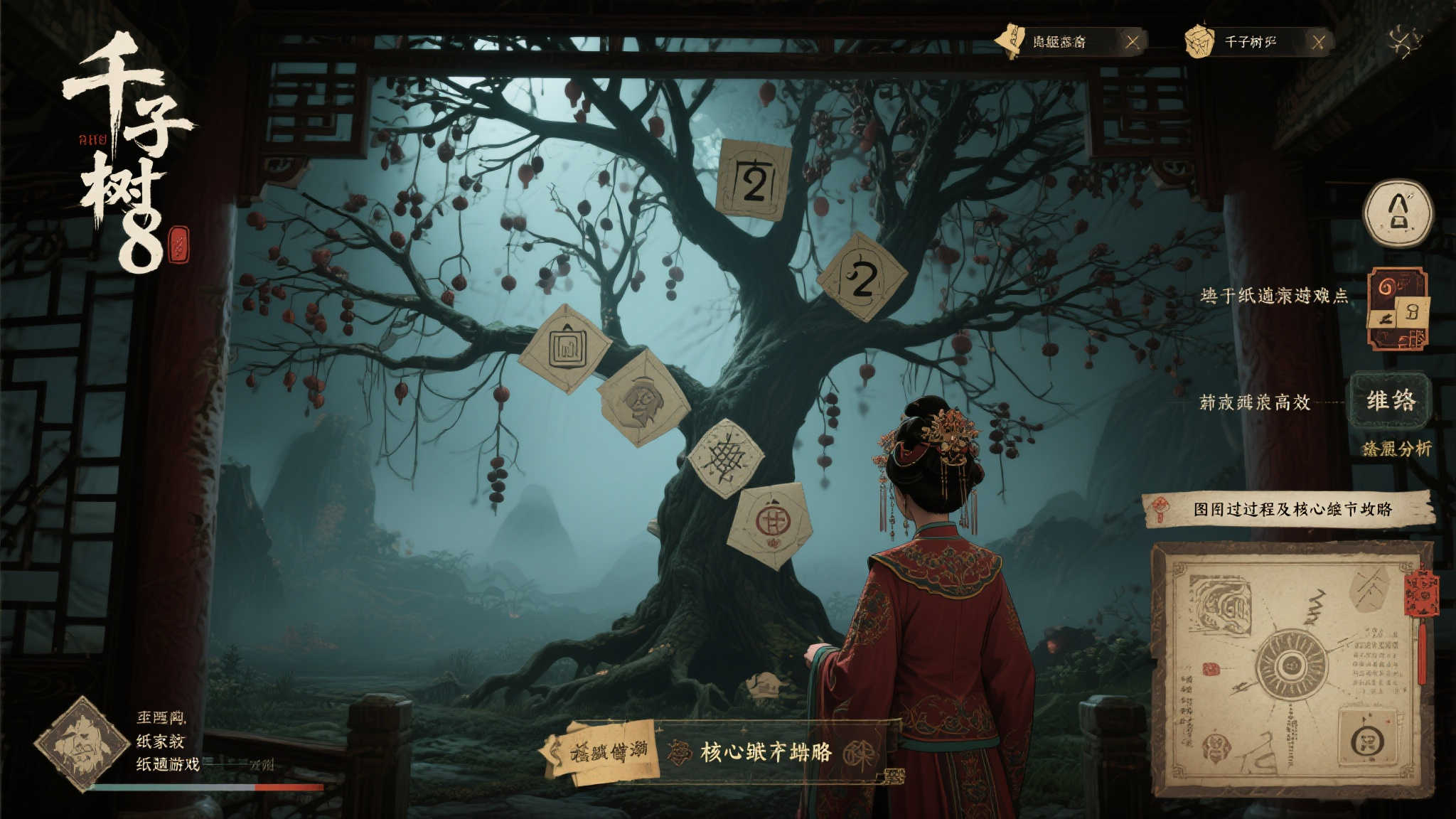The image size is (1456, 819).
Task: Dismiss the 千子树 notification with its X
Action: click(x=1319, y=41)
